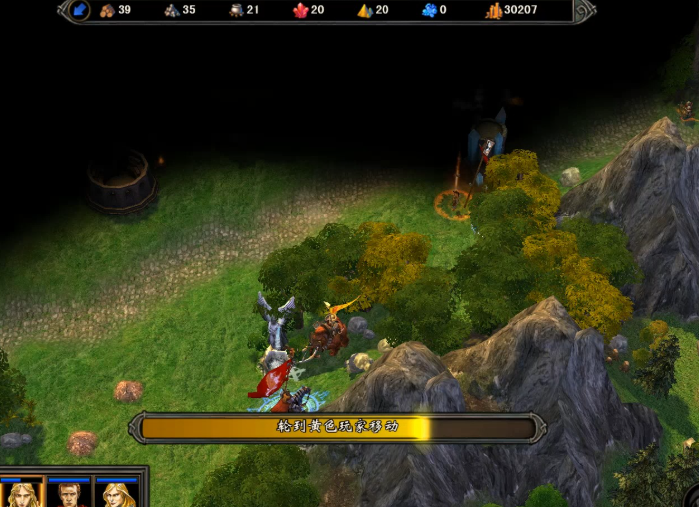Choose the unhighlighted blonde hero portrait

click(117, 495)
